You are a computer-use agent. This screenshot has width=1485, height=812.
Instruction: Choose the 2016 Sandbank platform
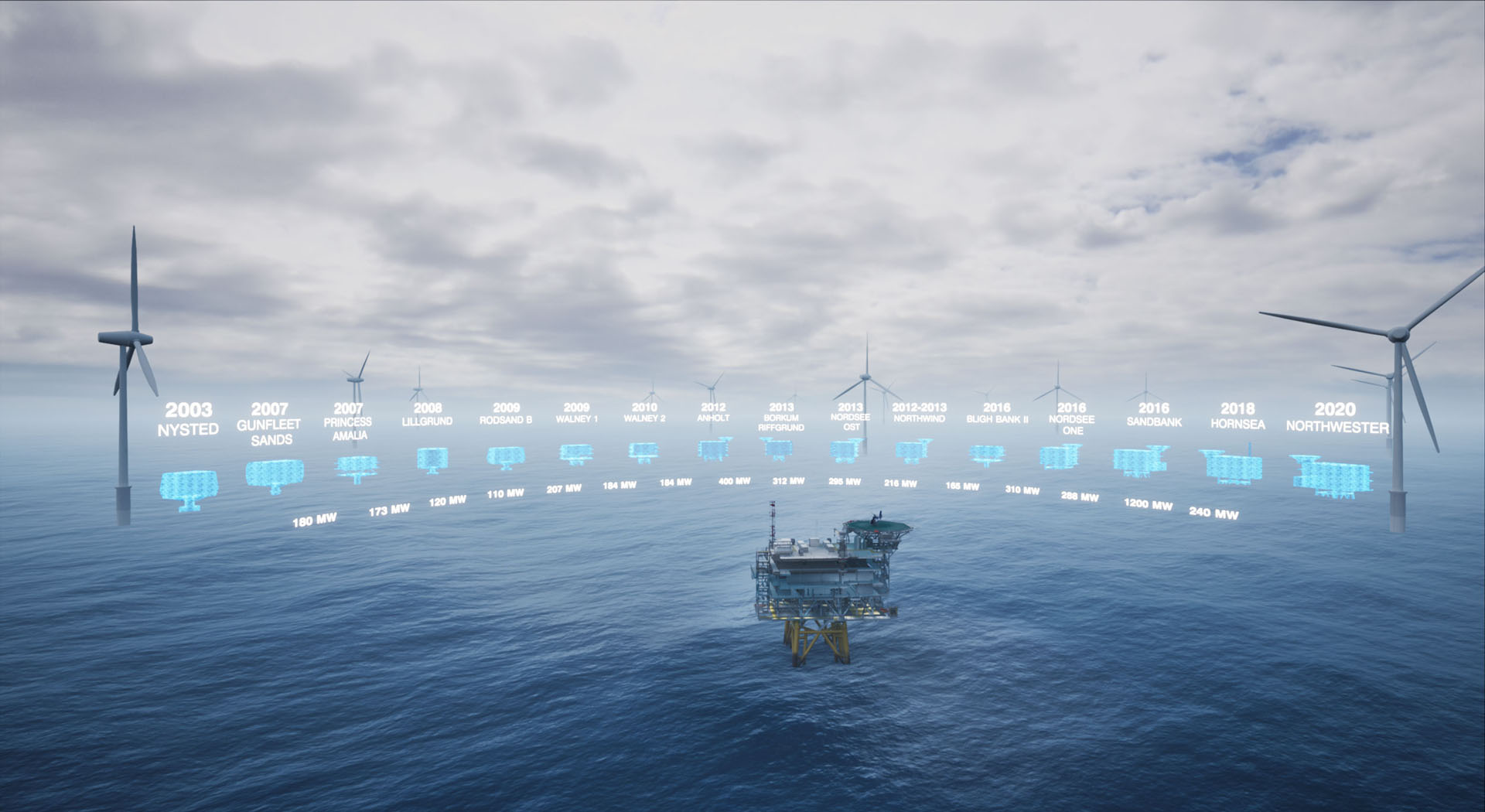(x=1139, y=461)
